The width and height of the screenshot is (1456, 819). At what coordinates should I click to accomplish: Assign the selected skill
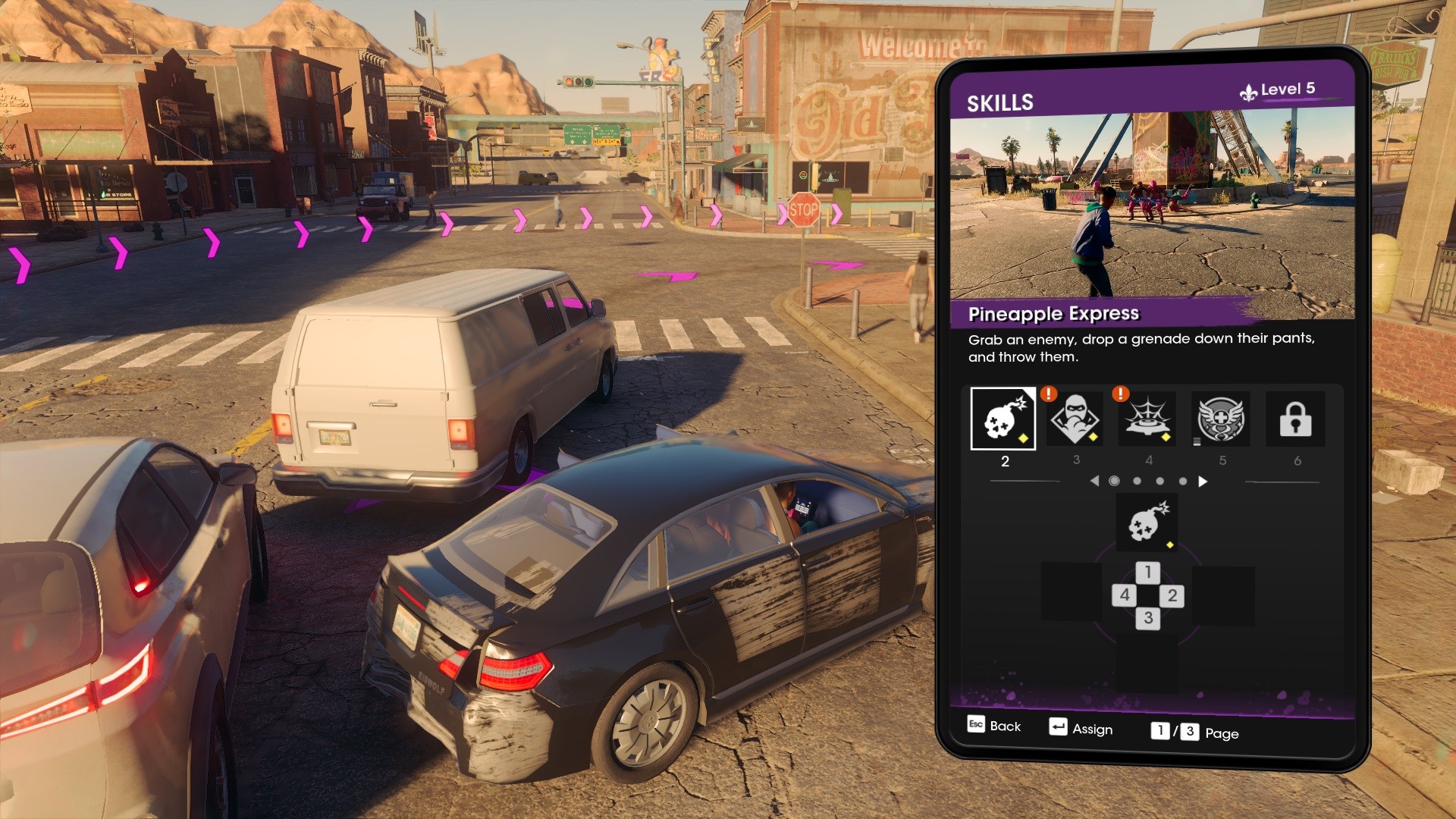pos(1081,728)
